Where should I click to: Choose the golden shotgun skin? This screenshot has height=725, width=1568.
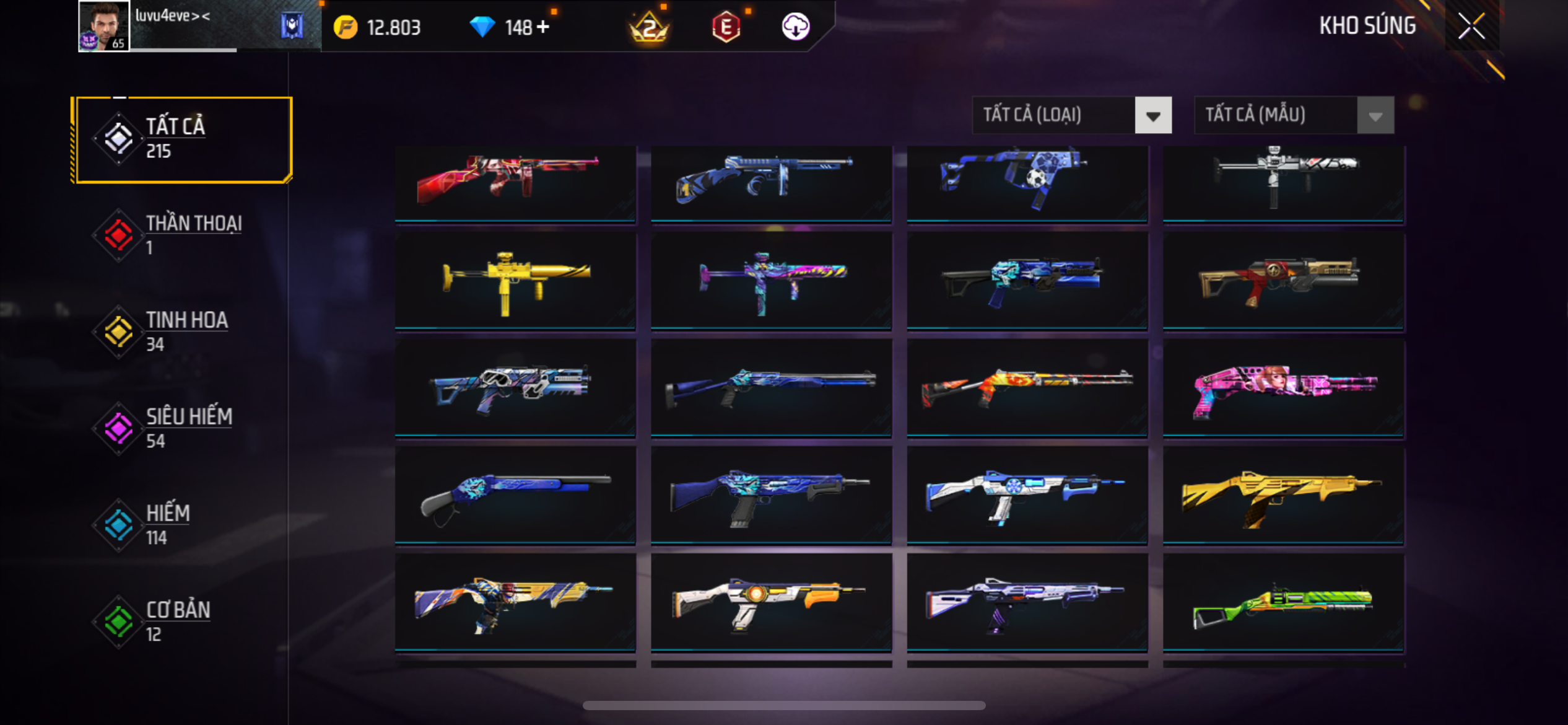1283,496
